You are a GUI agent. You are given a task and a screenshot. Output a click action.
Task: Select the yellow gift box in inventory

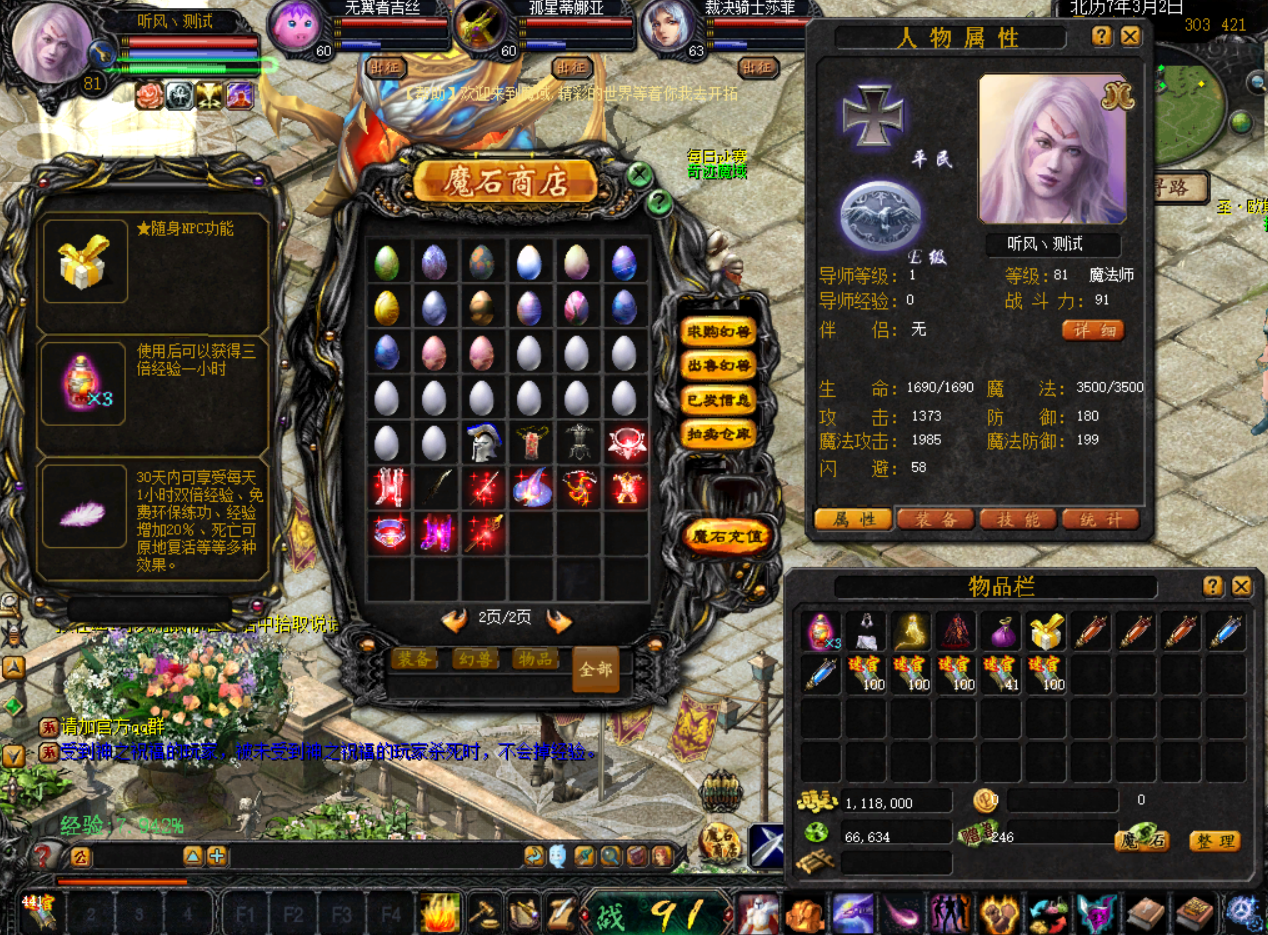coord(1046,632)
